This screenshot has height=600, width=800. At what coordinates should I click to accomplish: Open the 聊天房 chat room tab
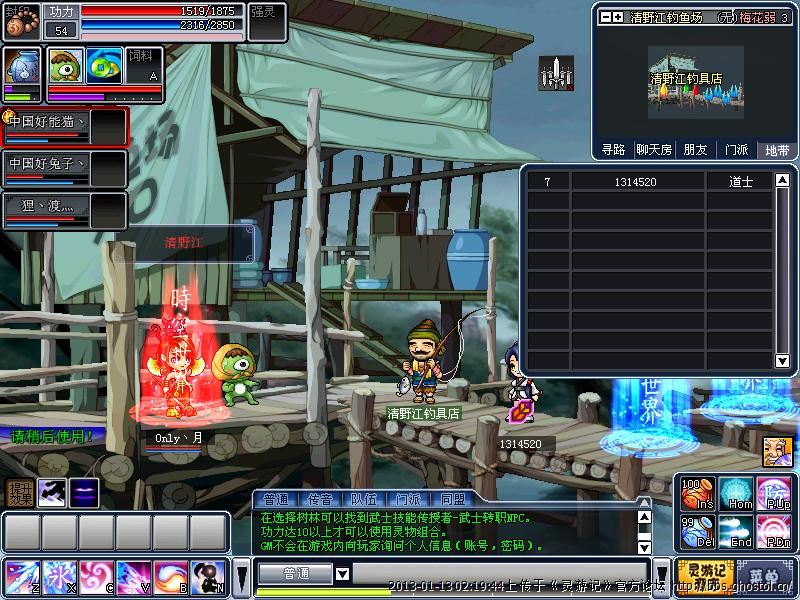coord(654,149)
